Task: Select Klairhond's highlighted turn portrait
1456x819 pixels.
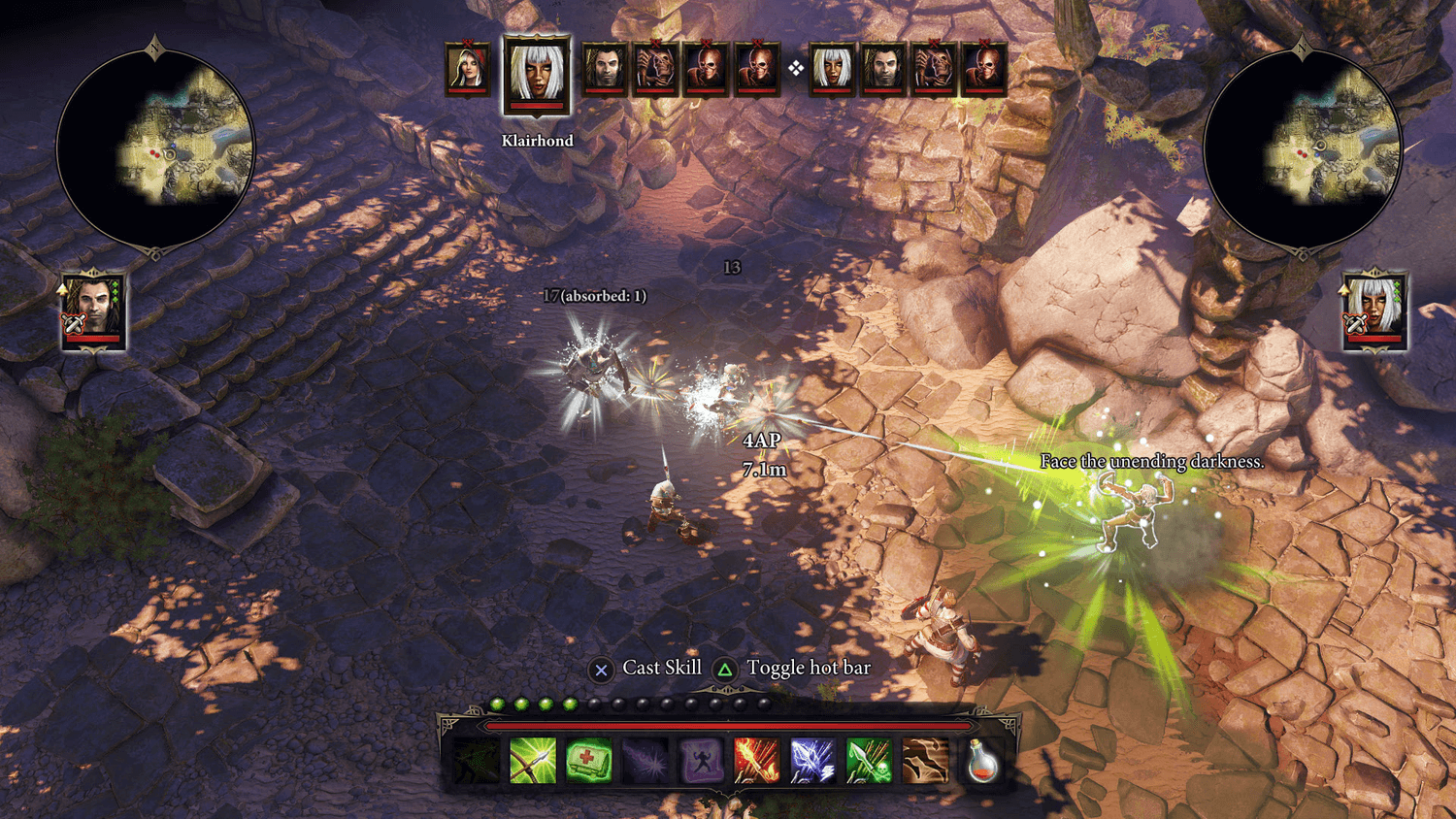Action: pyautogui.click(x=536, y=70)
